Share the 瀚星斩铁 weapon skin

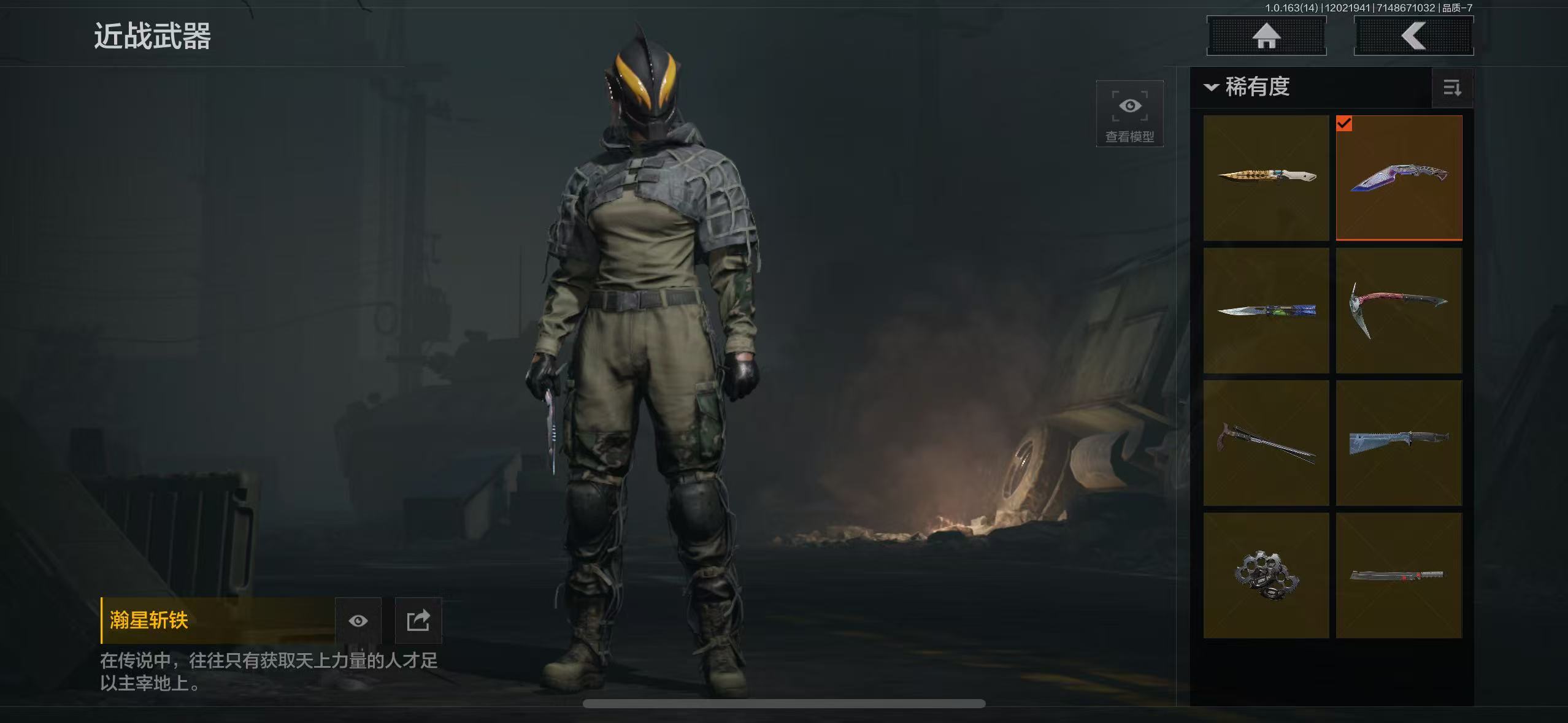pos(418,621)
